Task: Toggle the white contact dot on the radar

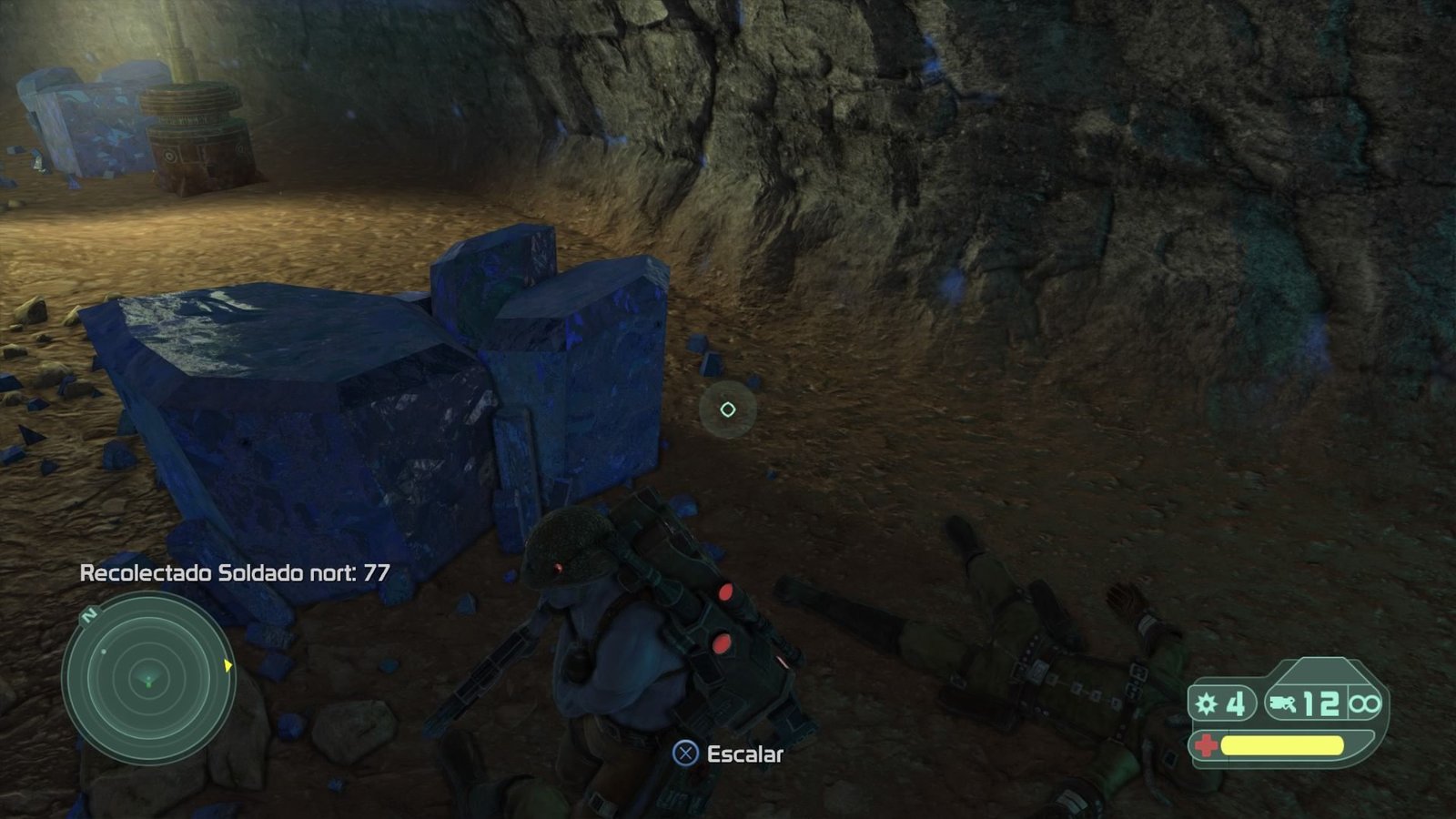Action: (103, 651)
